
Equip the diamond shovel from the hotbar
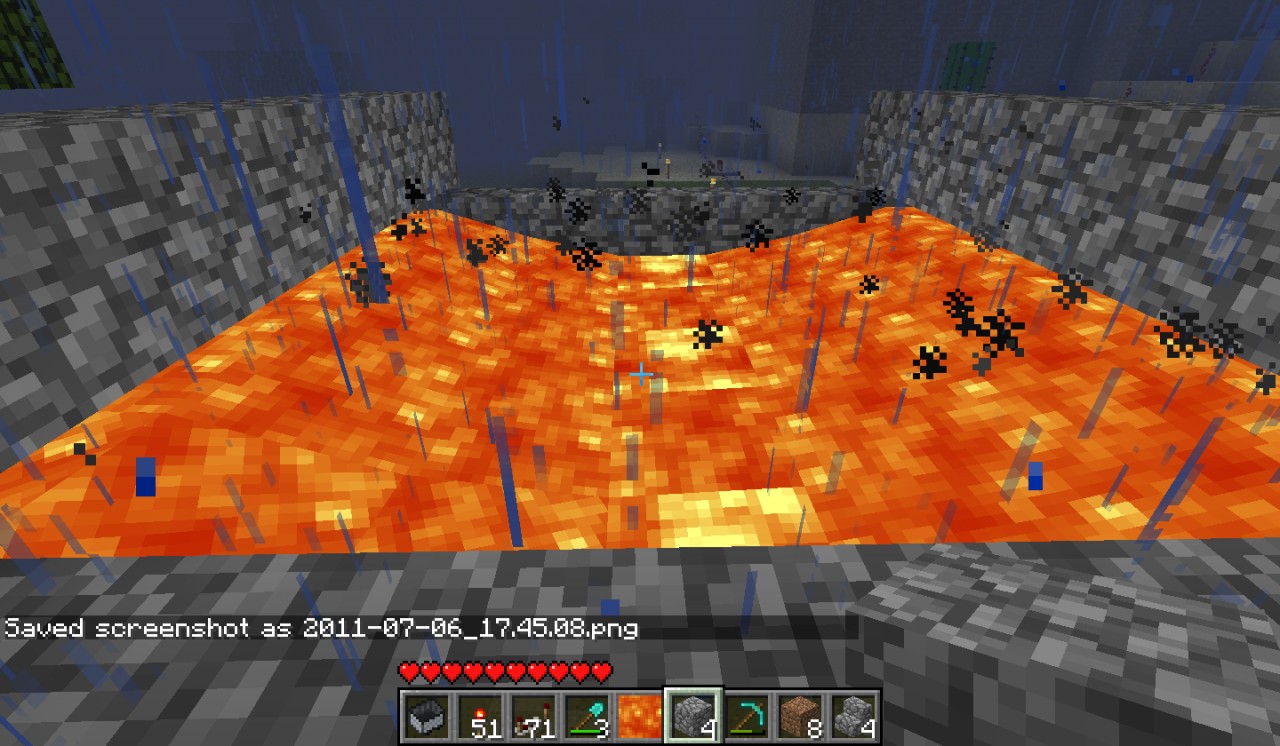click(x=586, y=716)
